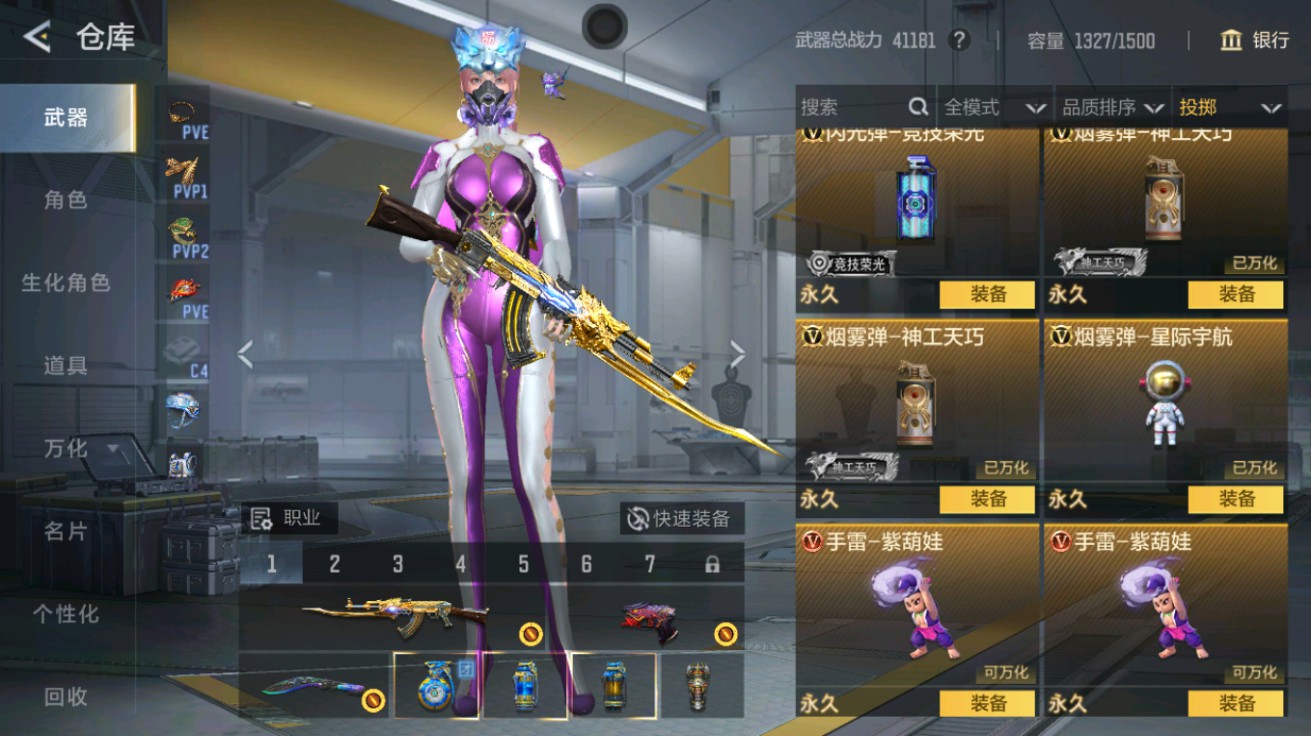Open the 银行 bank
This screenshot has width=1311, height=736.
(1255, 40)
